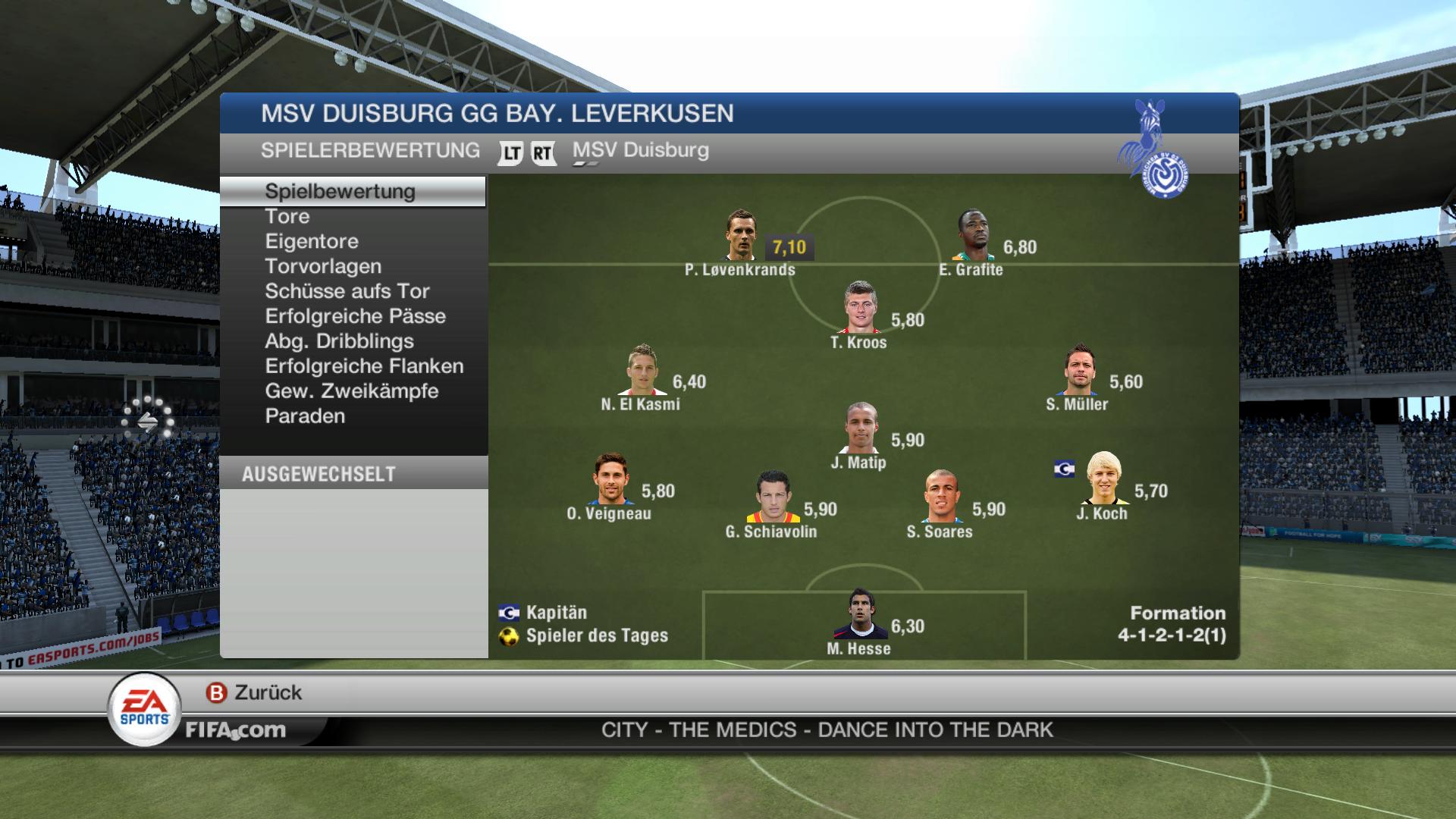Select goalkeeper M. Hesse
Screen dimensions: 1456x819
860,615
